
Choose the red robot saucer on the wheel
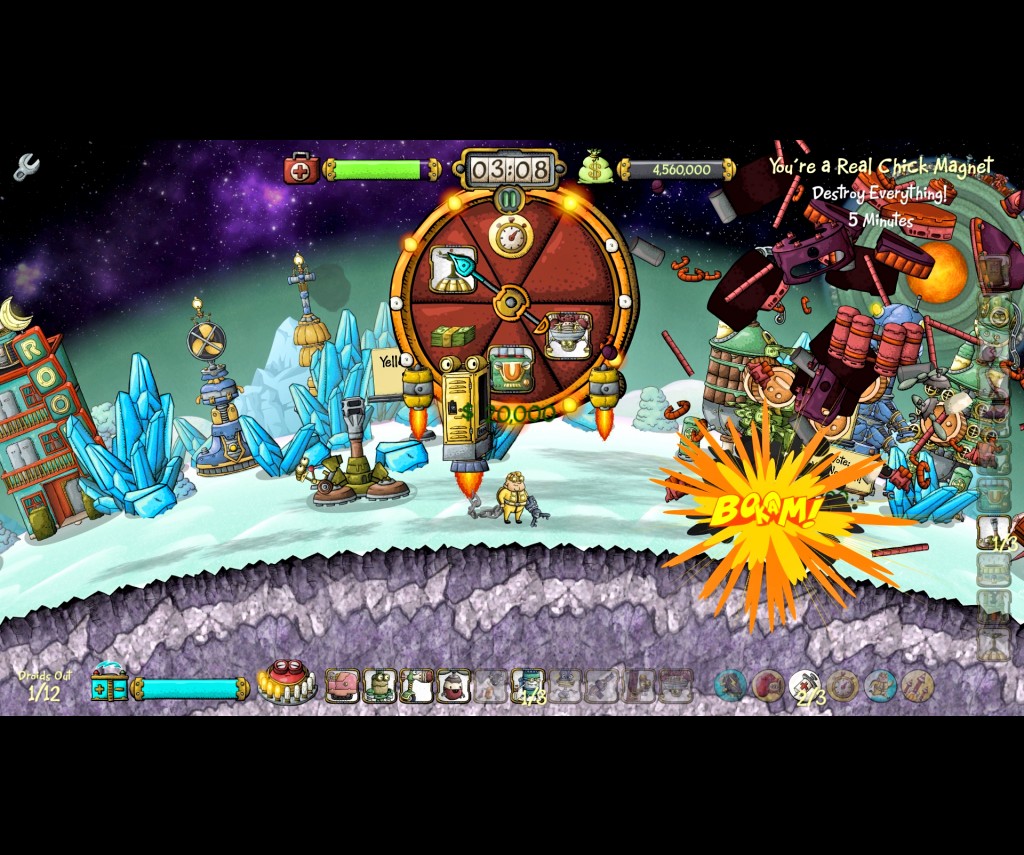pos(567,335)
